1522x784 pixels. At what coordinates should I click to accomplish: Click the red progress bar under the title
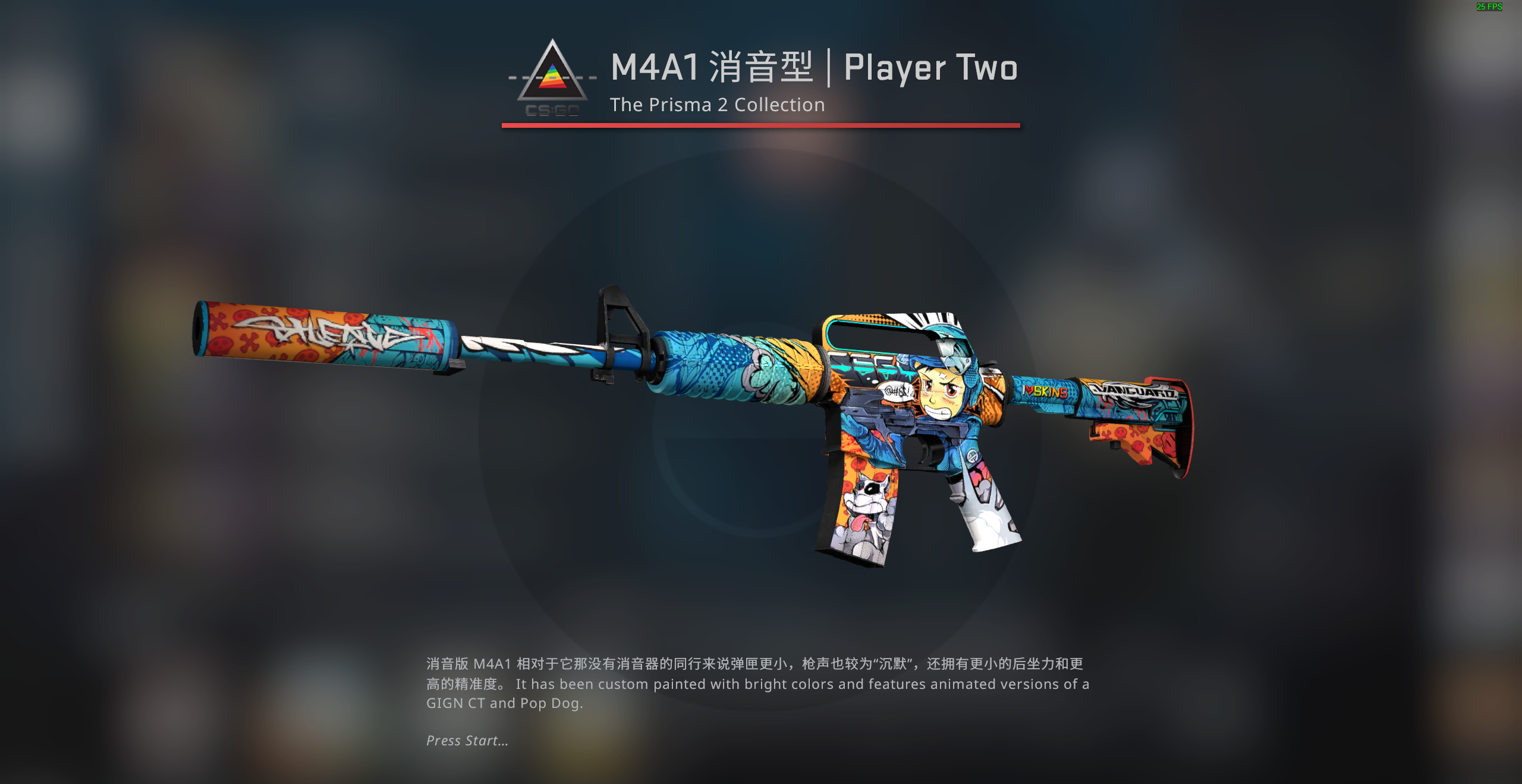[760, 125]
